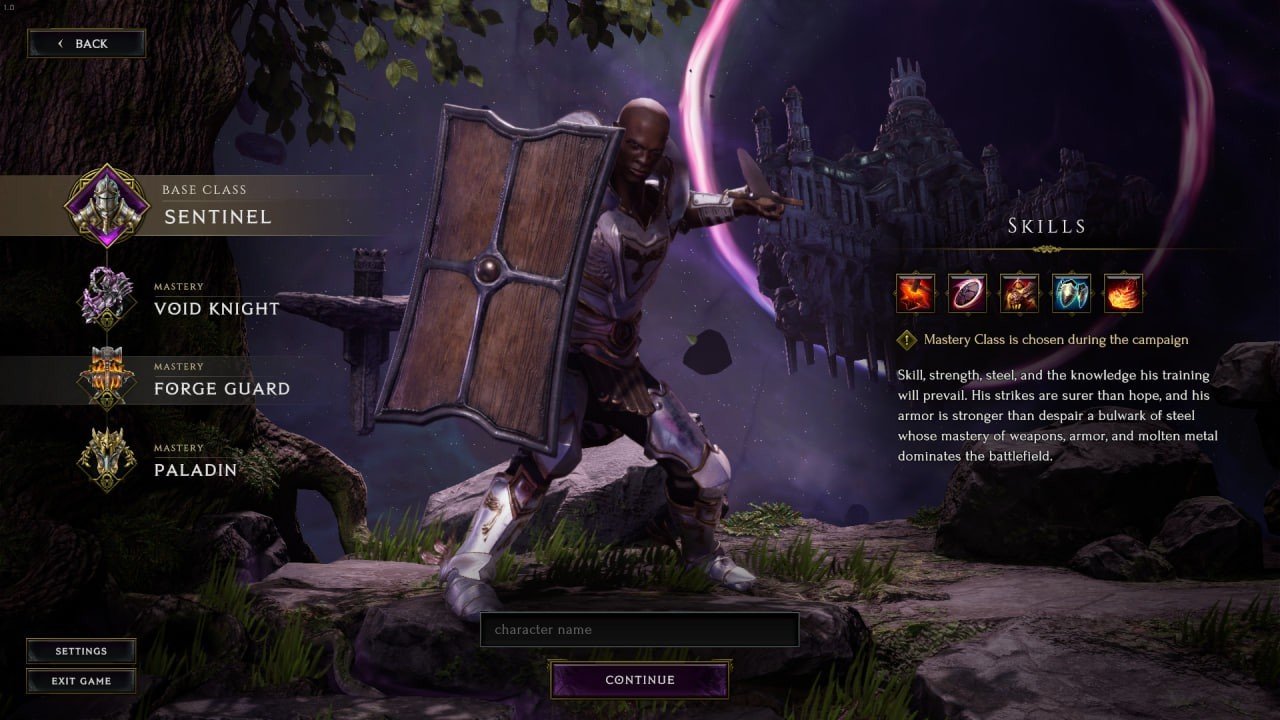
Task: Go back using the Back button
Action: click(86, 43)
